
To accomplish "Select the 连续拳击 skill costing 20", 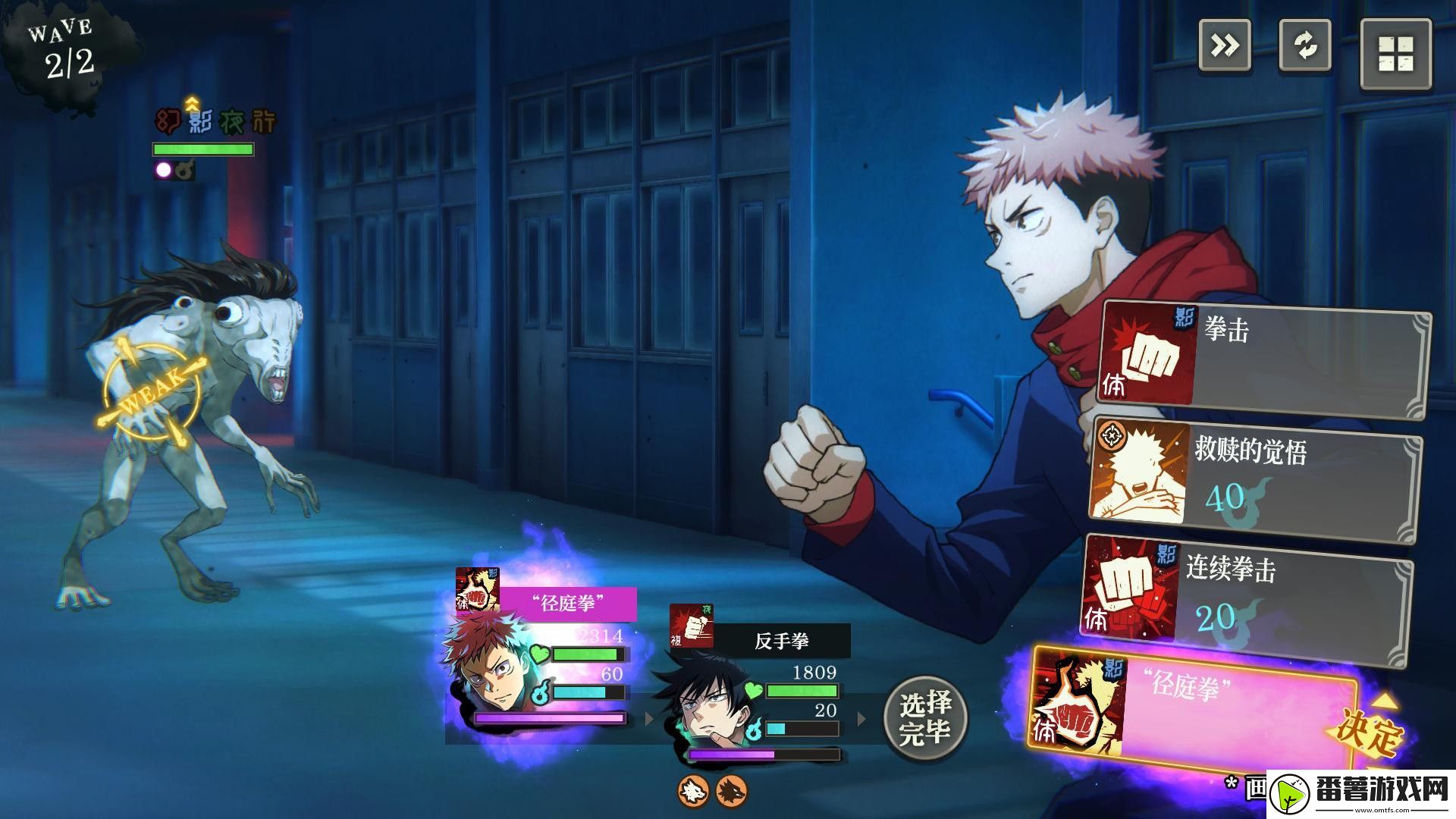I will click(1247, 599).
